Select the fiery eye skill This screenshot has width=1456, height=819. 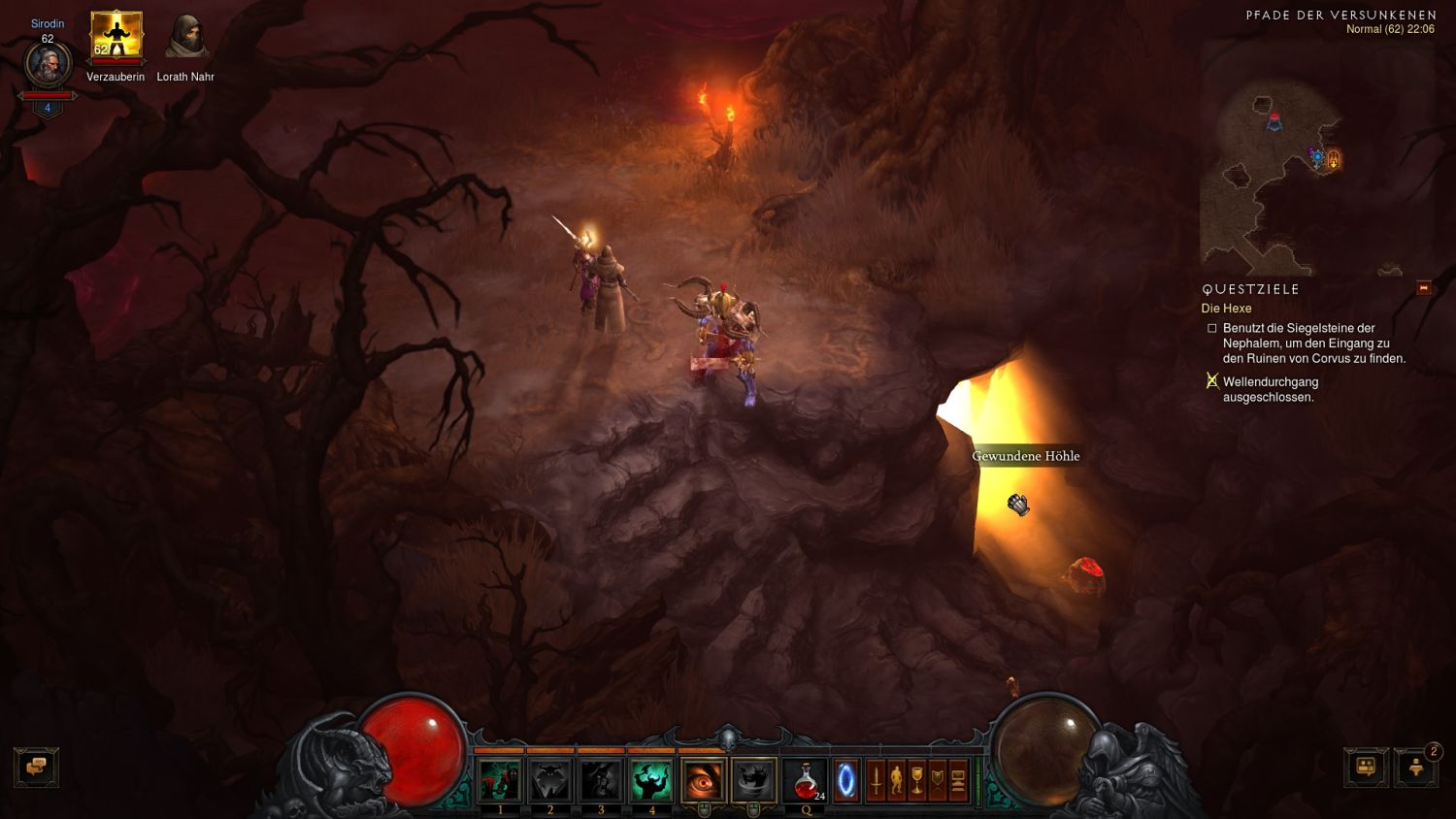coord(703,780)
